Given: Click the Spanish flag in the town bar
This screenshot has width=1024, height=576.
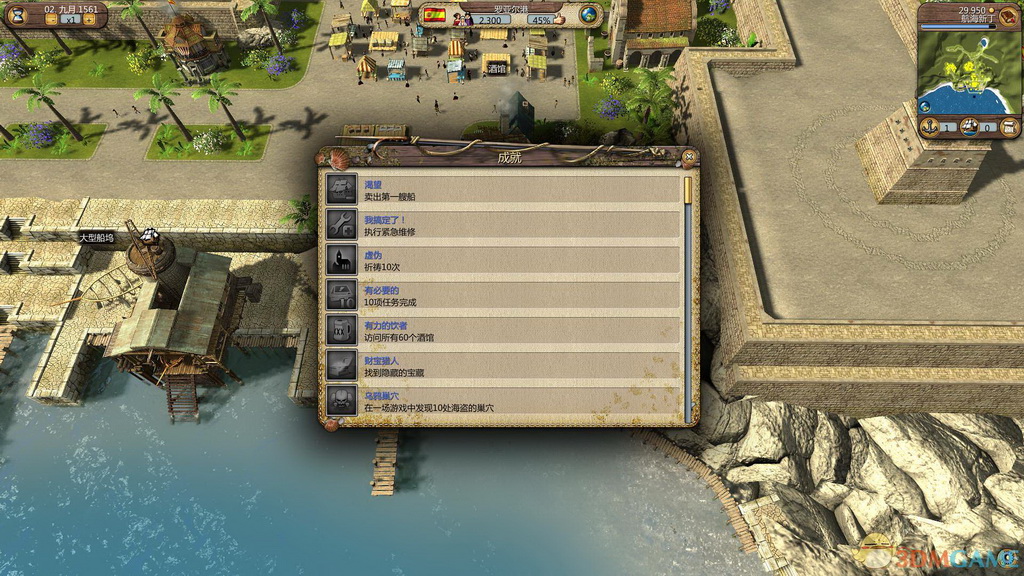Looking at the screenshot, I should click(434, 15).
